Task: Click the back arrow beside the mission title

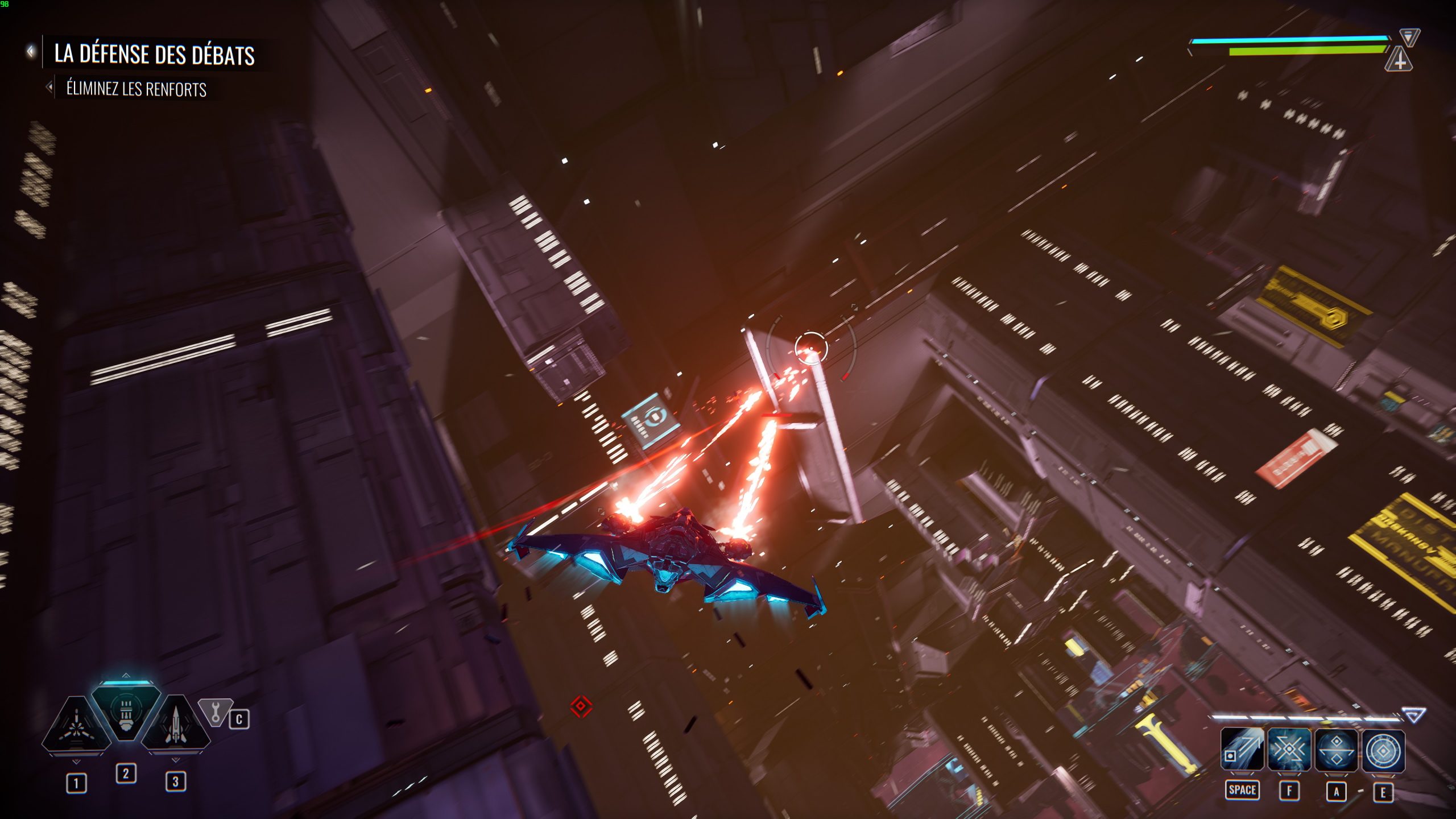Action: (30, 51)
